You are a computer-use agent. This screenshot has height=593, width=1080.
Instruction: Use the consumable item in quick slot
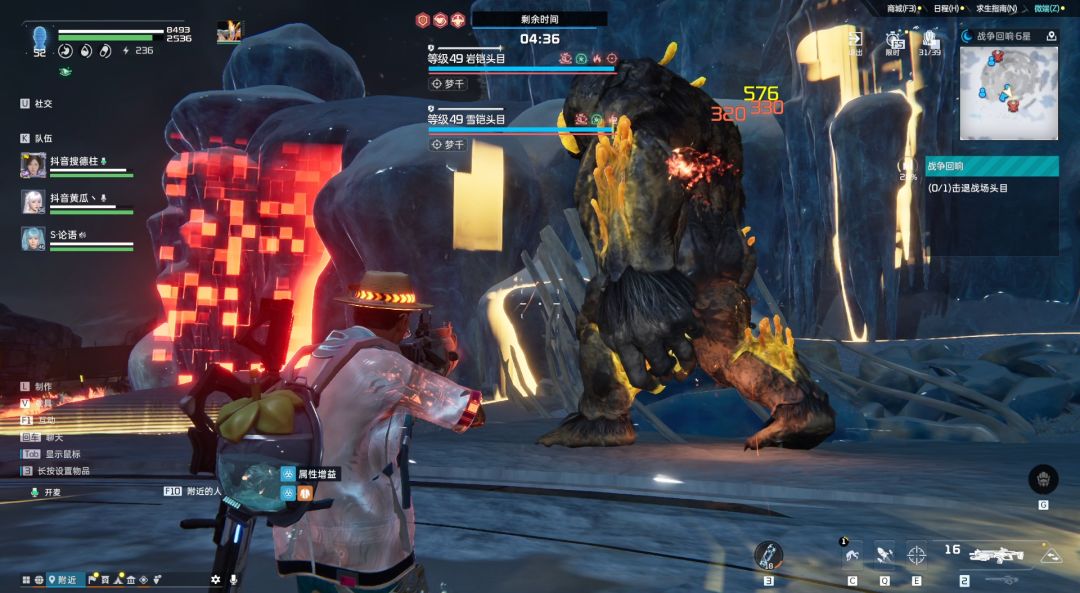[768, 555]
